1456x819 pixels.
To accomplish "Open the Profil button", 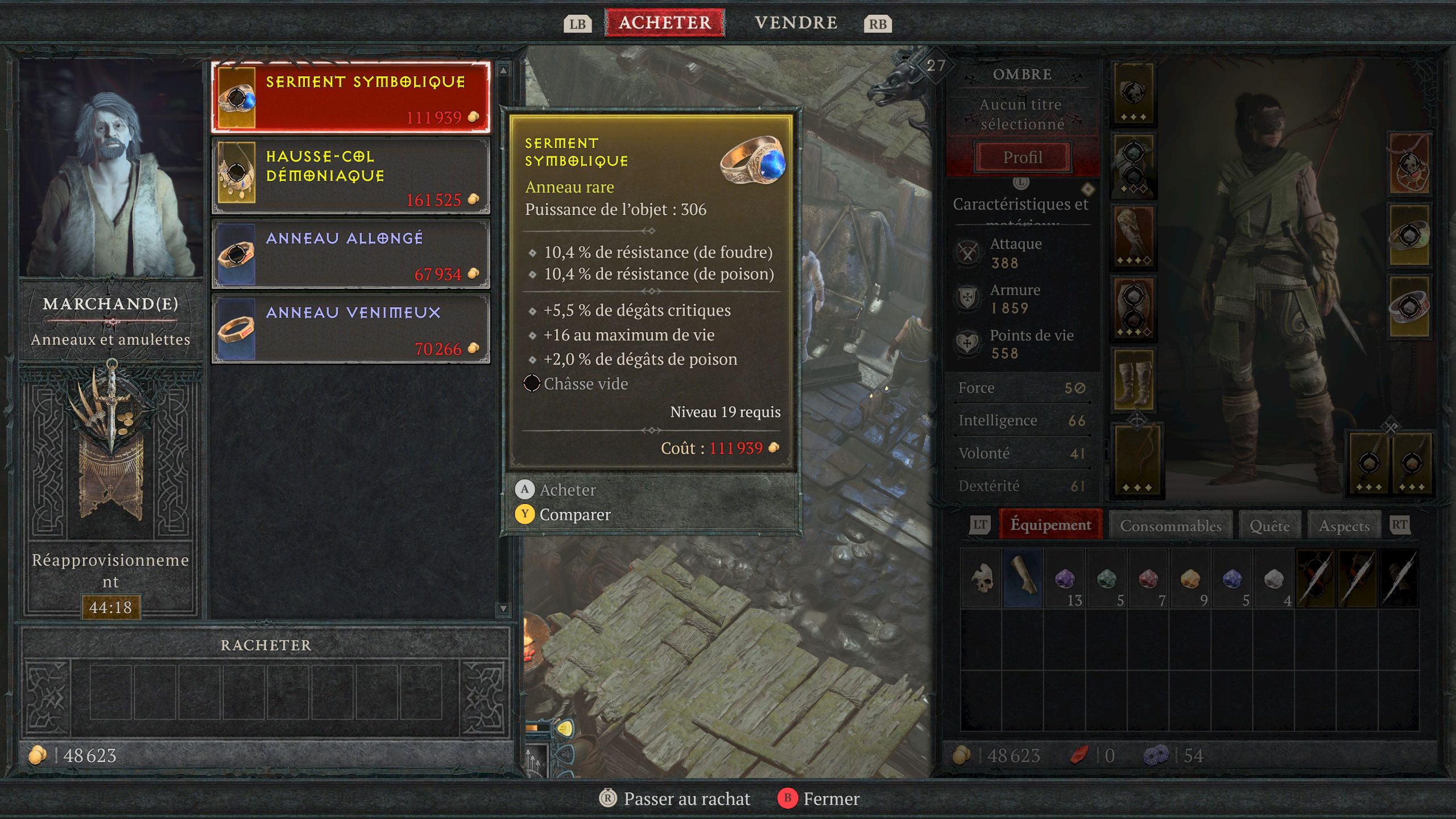I will tap(1023, 157).
